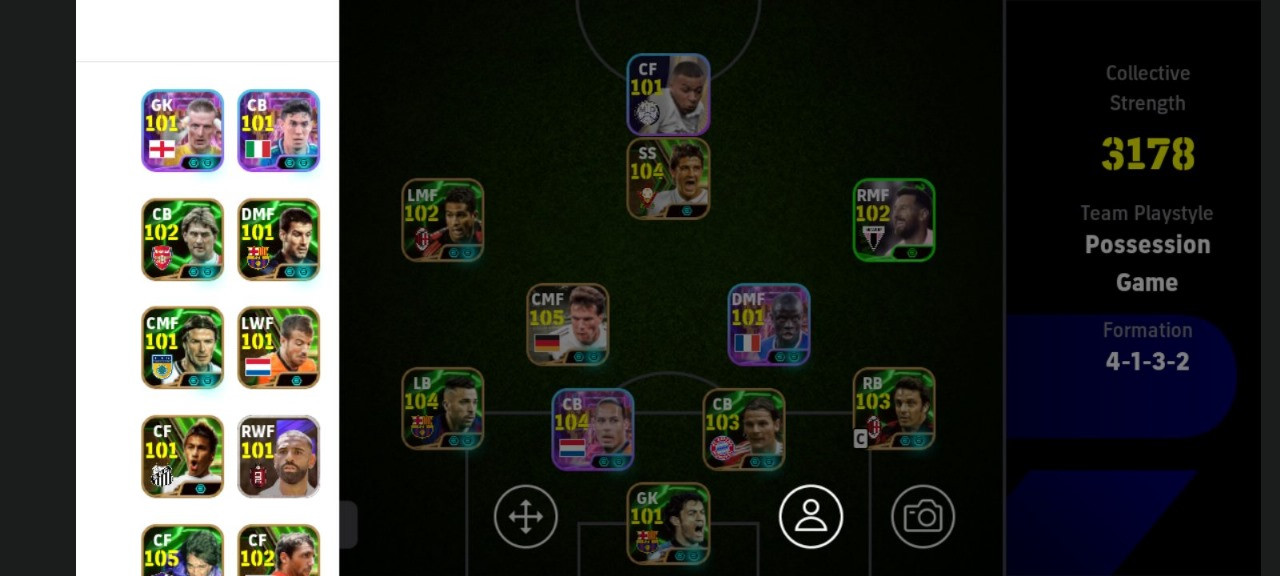The image size is (1280, 576).
Task: Select the LB 104 player card
Action: [442, 408]
